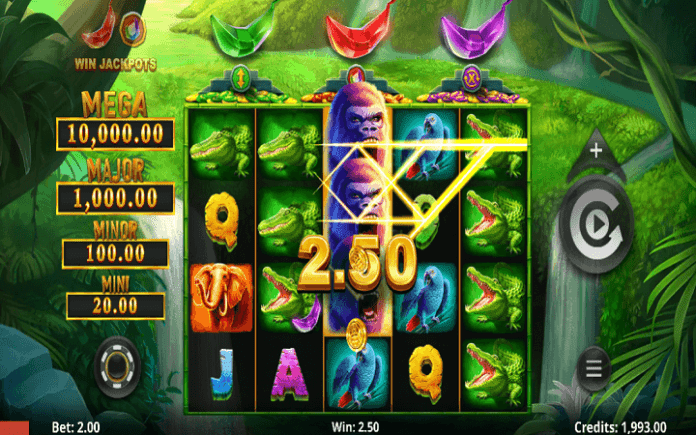Viewport: 696px width, 435px height.
Task: Spin the reels with the circular arrow button
Action: click(595, 227)
